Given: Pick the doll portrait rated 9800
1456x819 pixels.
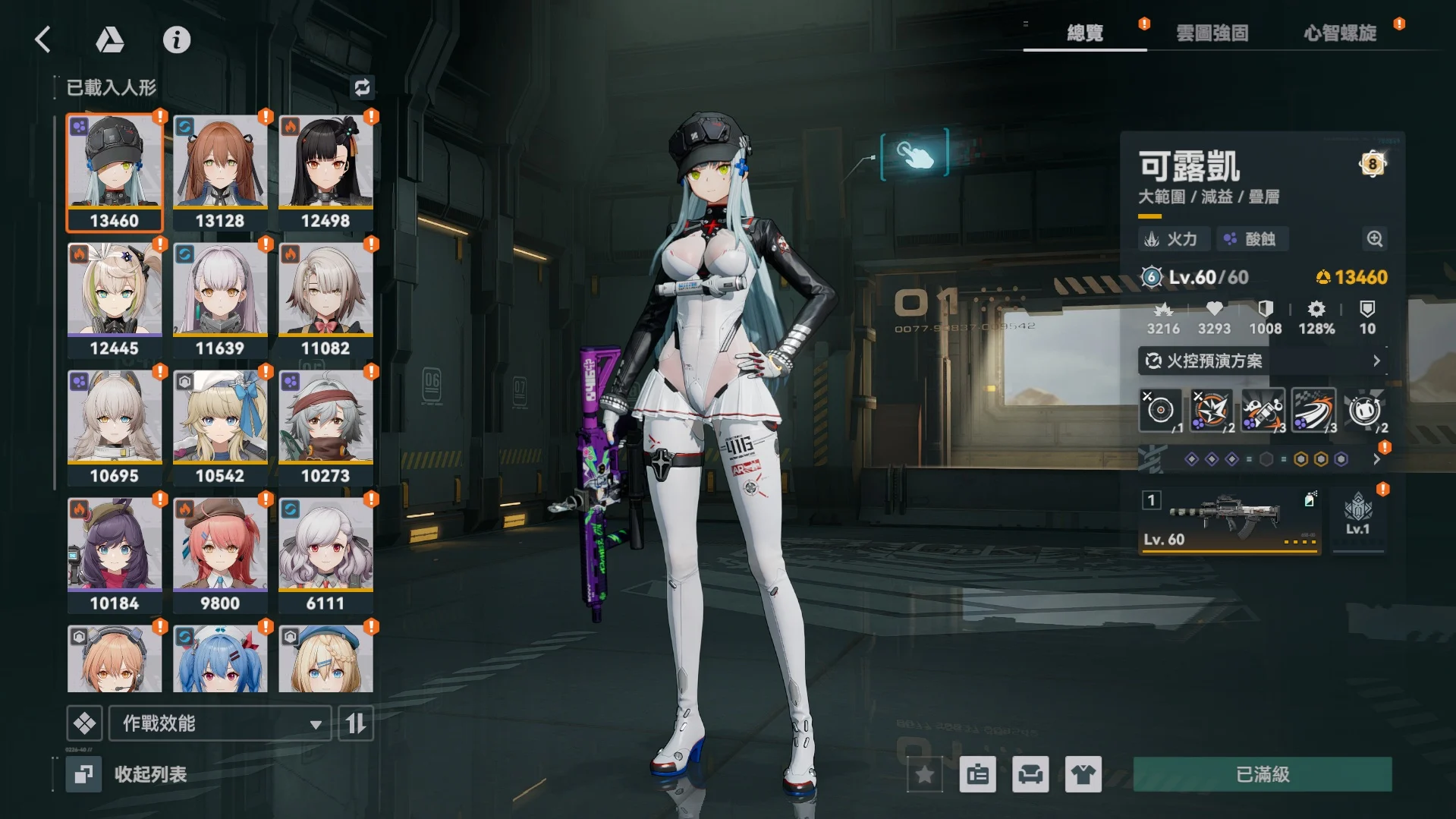Looking at the screenshot, I should pos(220,554).
